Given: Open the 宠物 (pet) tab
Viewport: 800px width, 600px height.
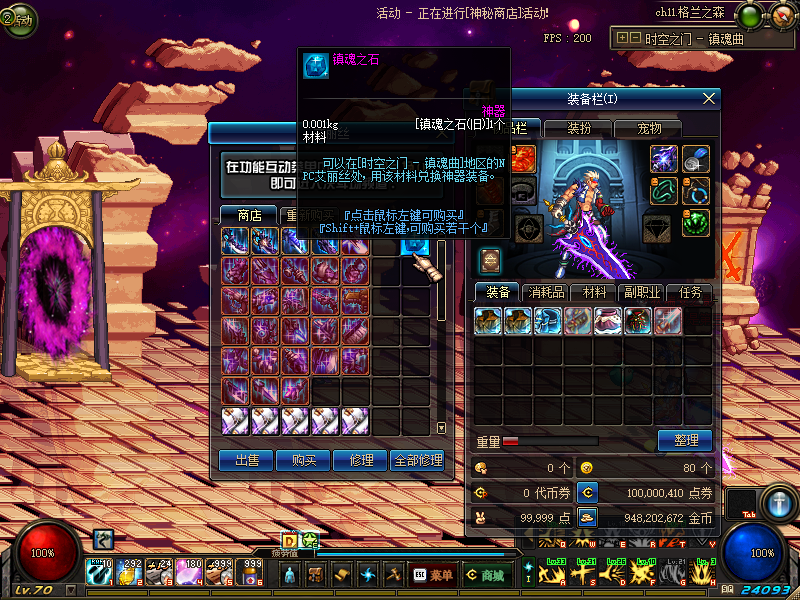Looking at the screenshot, I should pos(649,128).
